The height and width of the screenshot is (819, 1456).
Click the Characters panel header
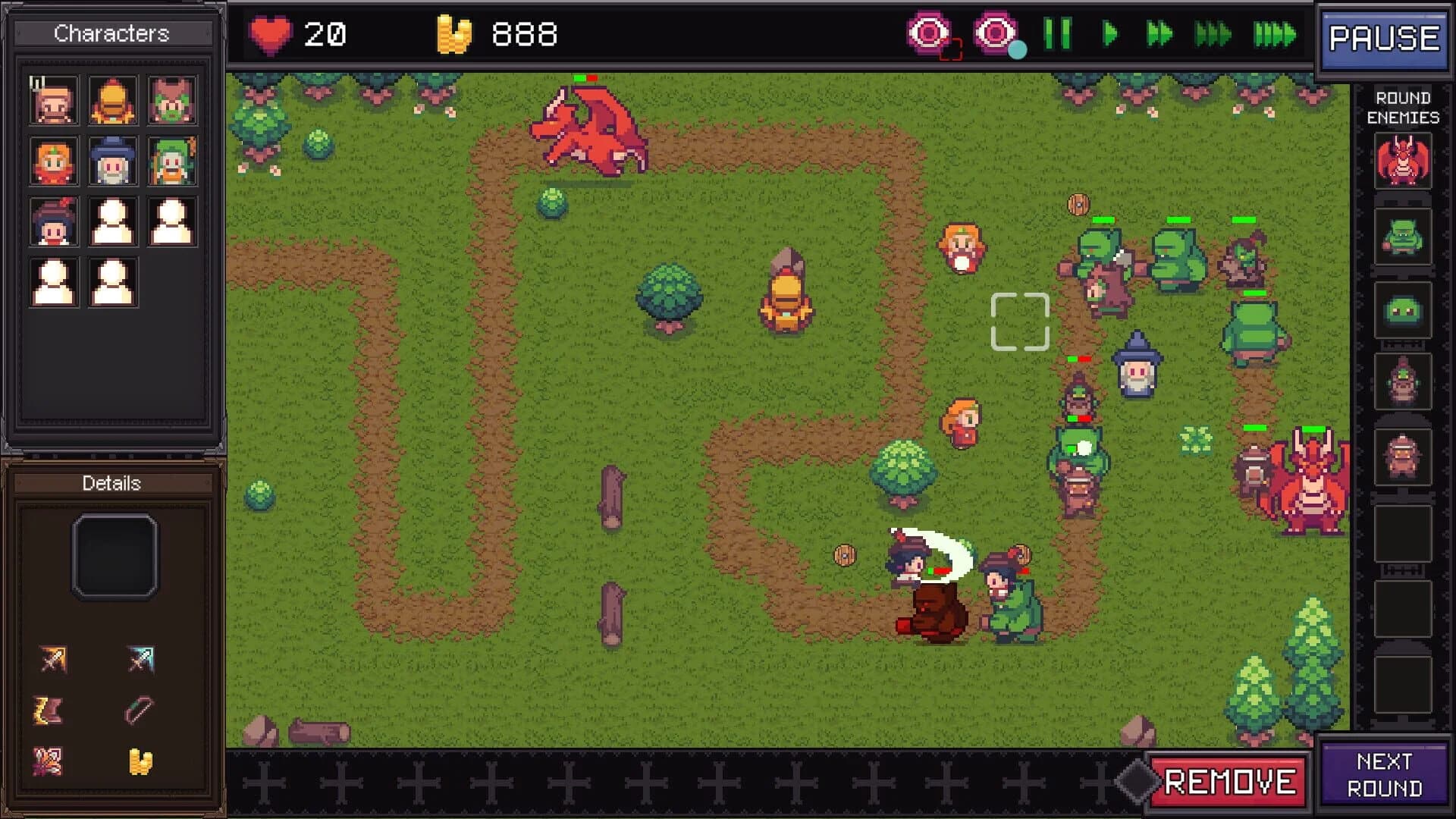coord(112,33)
